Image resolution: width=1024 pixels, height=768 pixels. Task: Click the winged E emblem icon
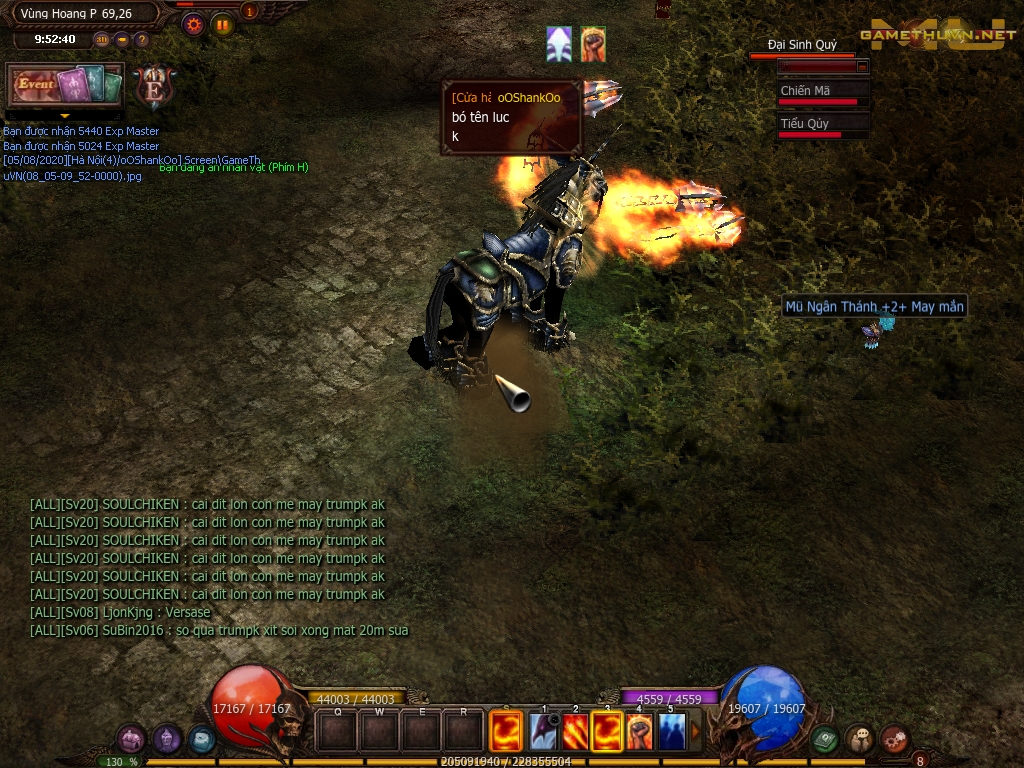pyautogui.click(x=154, y=87)
